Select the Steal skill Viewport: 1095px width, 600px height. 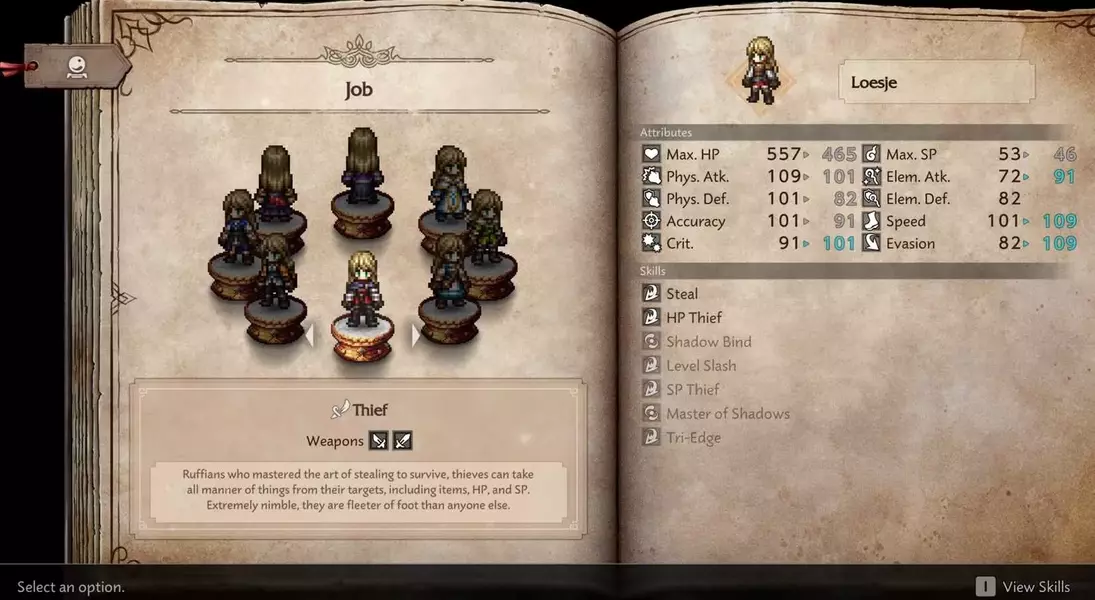click(682, 294)
